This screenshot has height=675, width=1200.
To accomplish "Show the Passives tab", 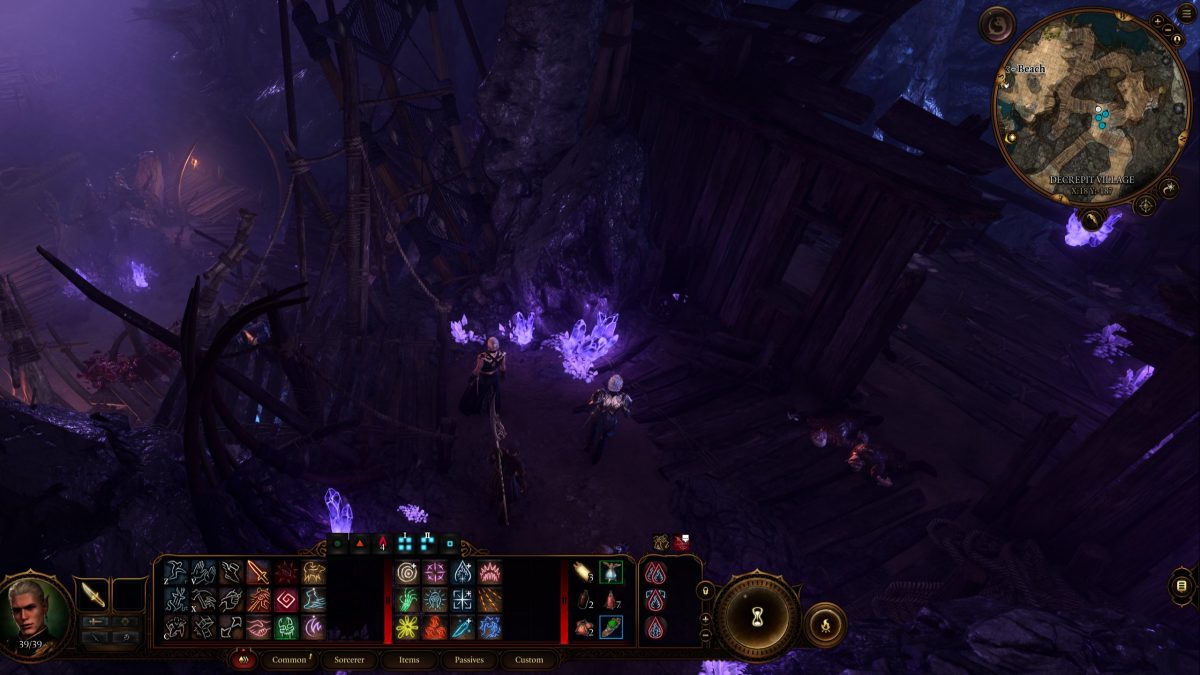I will point(469,660).
